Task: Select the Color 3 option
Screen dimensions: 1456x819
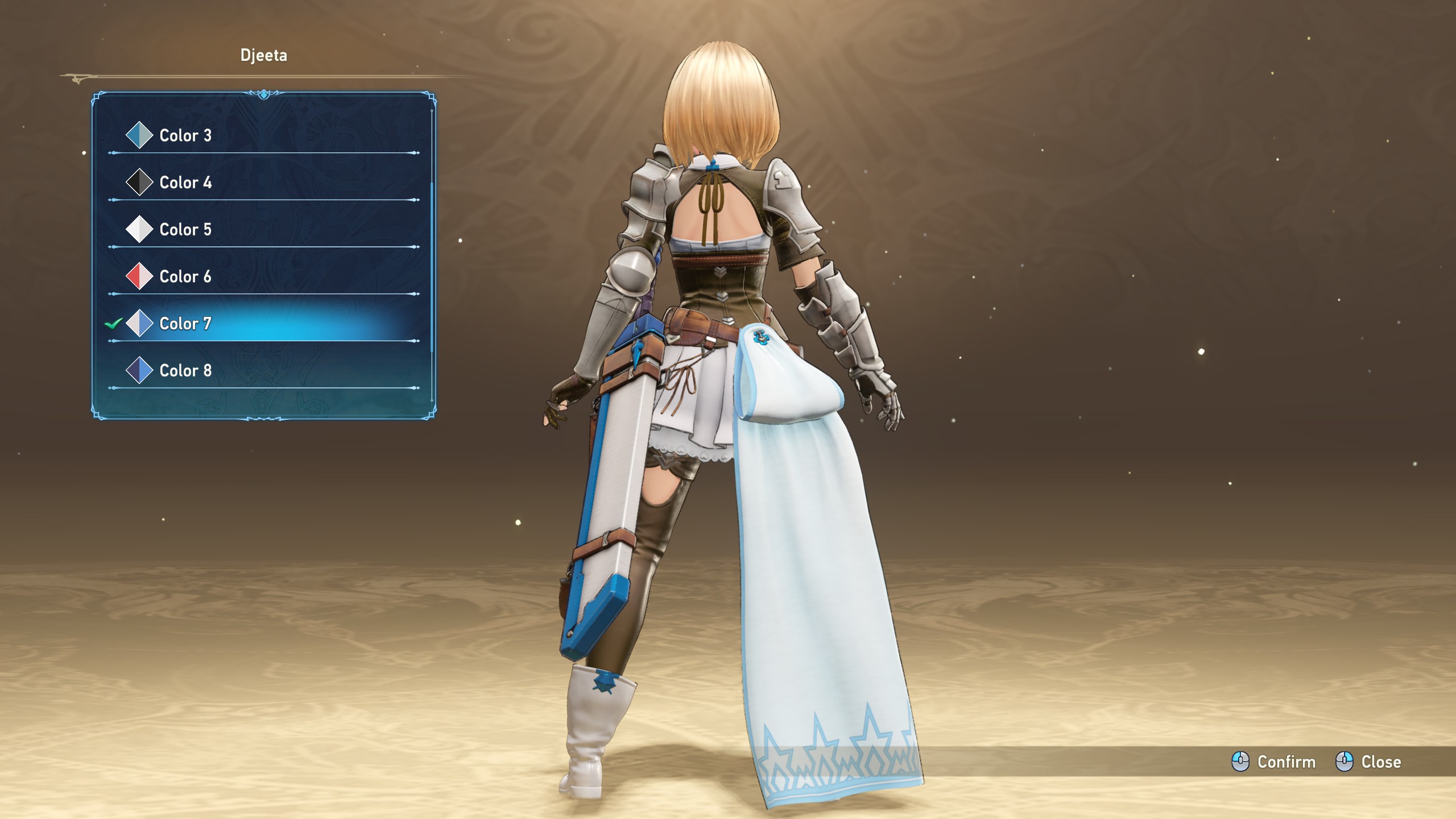Action: coord(185,135)
